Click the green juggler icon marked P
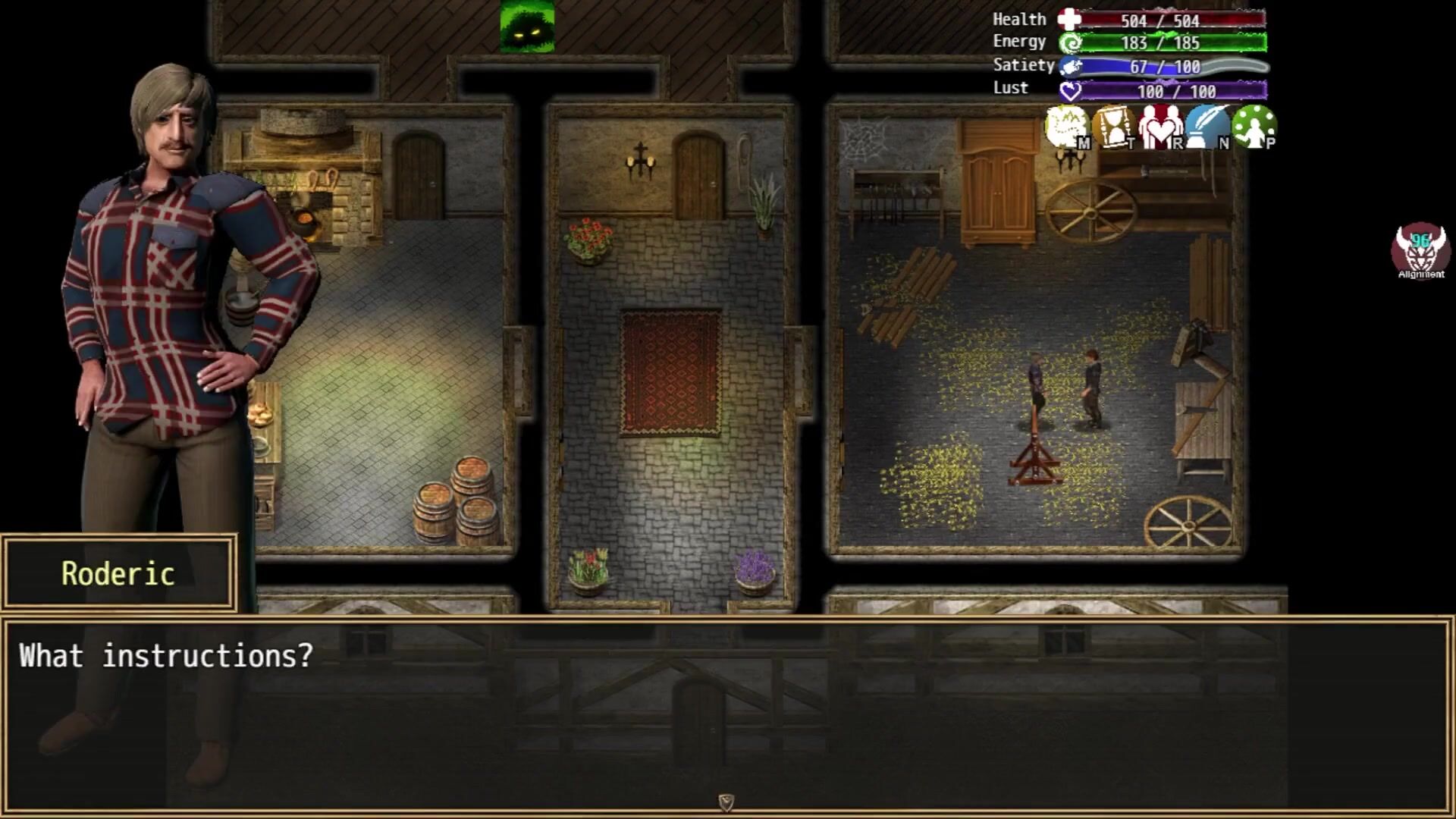The height and width of the screenshot is (819, 1456). 1254,127
